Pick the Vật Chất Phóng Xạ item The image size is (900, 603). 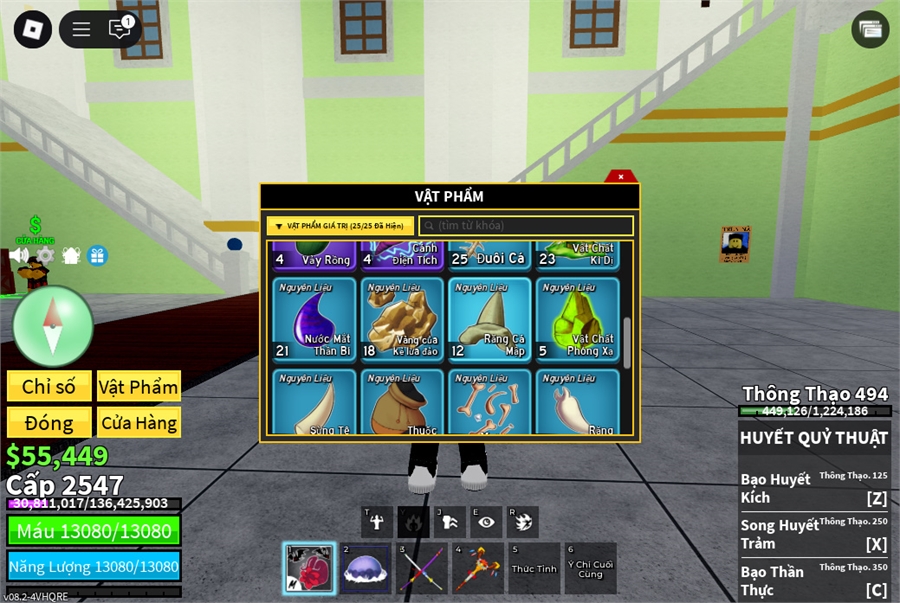(x=577, y=318)
